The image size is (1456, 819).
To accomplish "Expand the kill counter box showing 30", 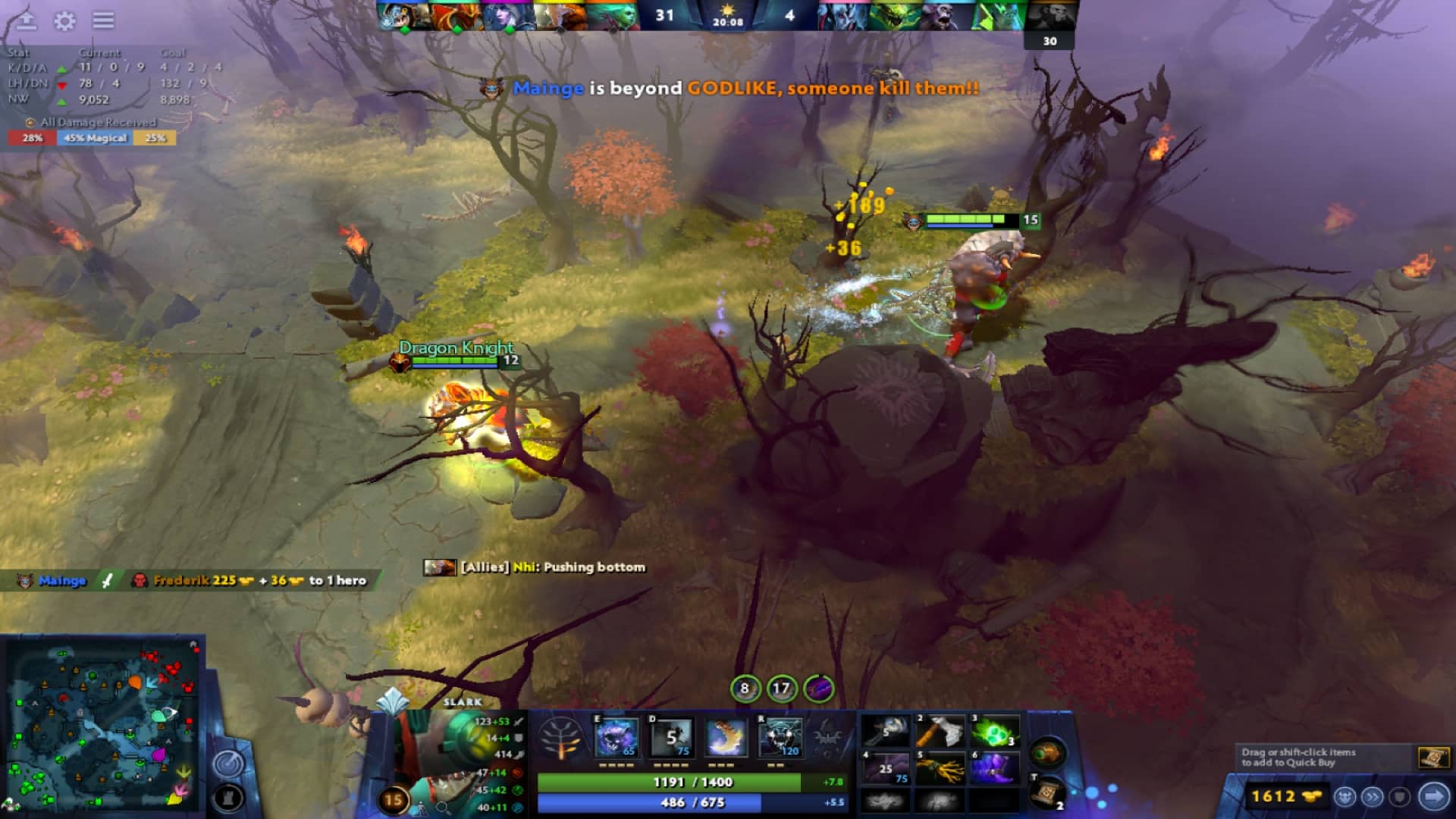I will click(x=1050, y=42).
